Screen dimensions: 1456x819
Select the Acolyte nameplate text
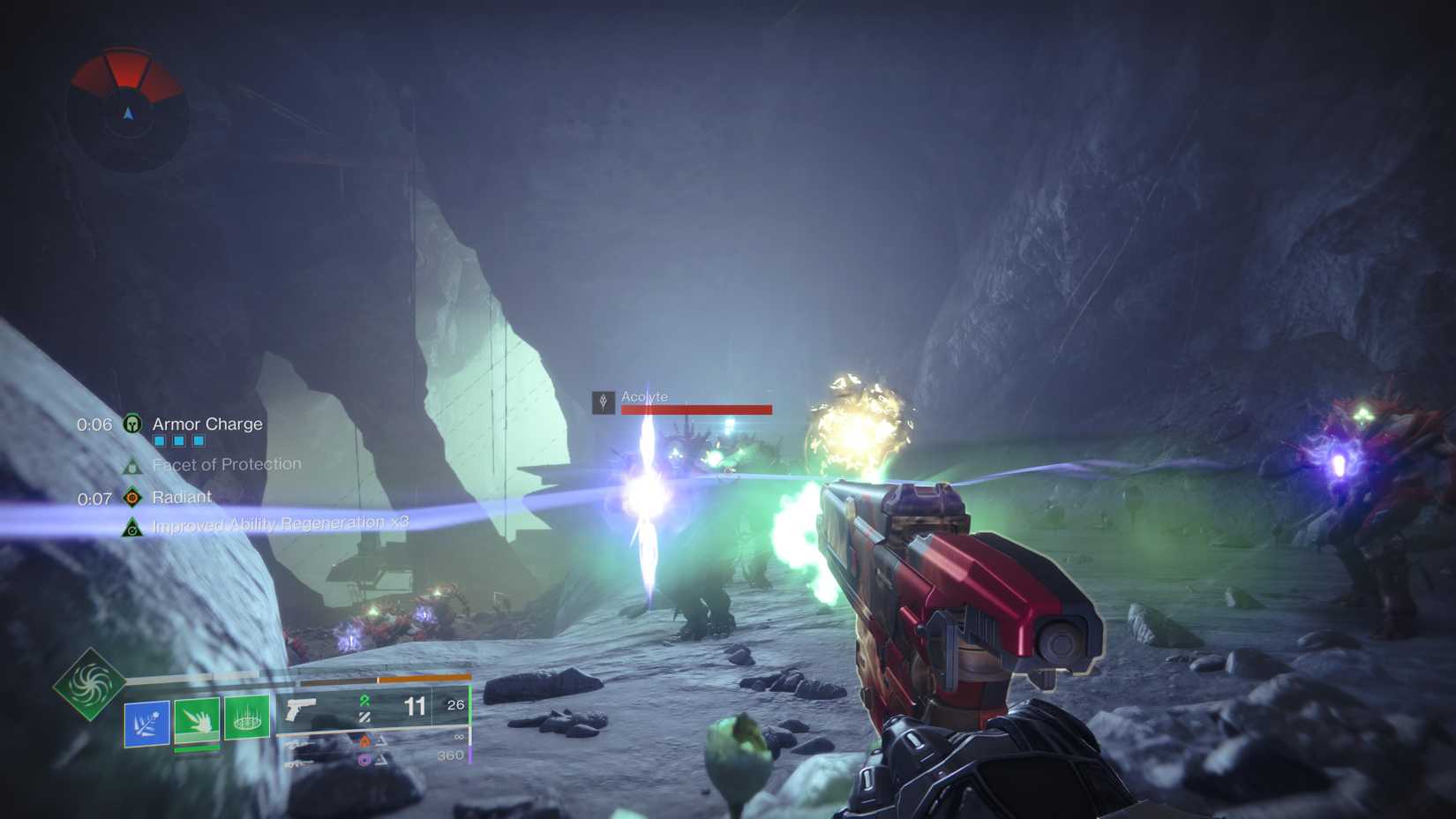tap(645, 397)
